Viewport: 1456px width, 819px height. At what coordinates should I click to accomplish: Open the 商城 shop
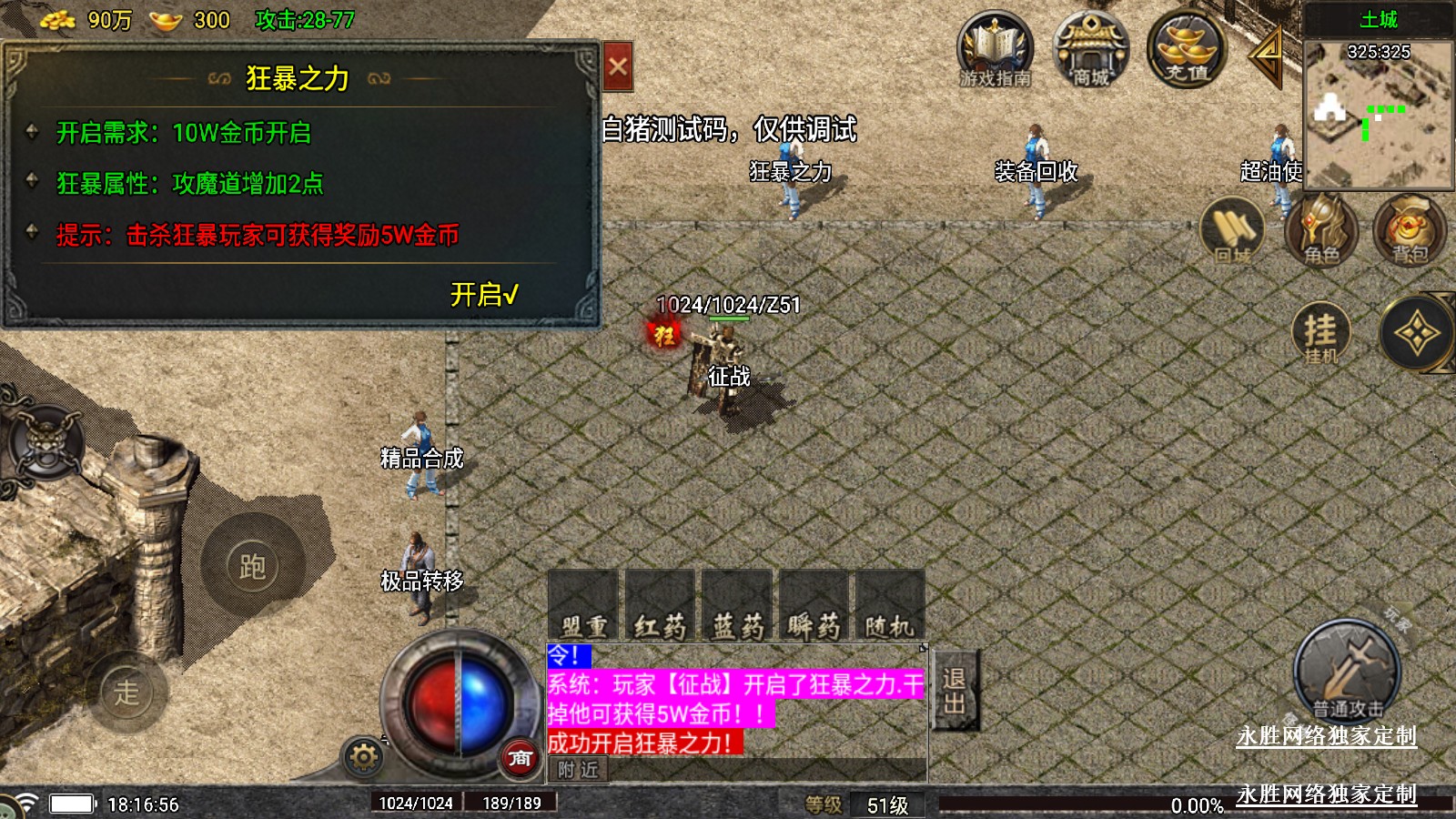pos(1090,51)
